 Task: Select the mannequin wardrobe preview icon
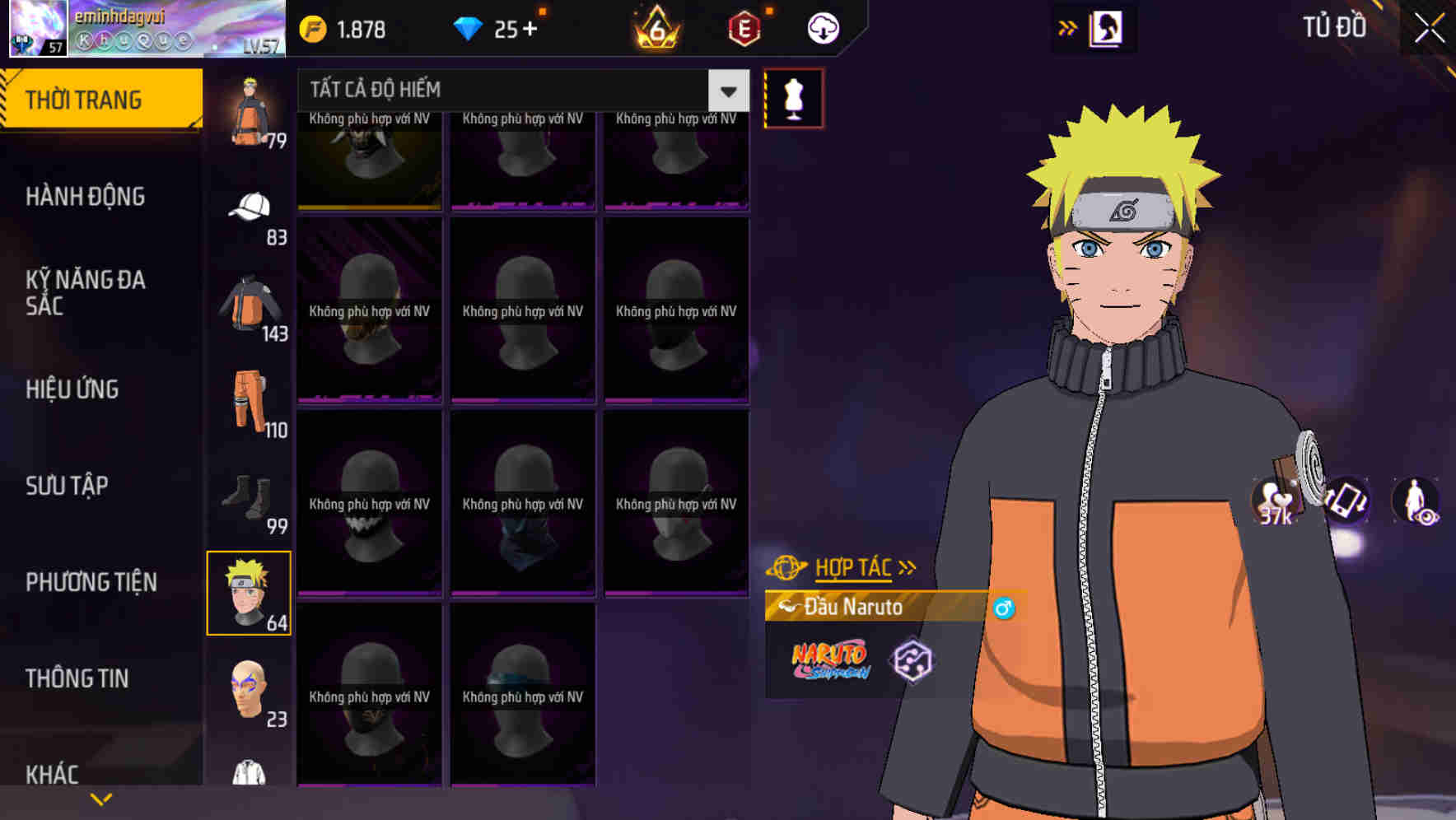point(794,97)
